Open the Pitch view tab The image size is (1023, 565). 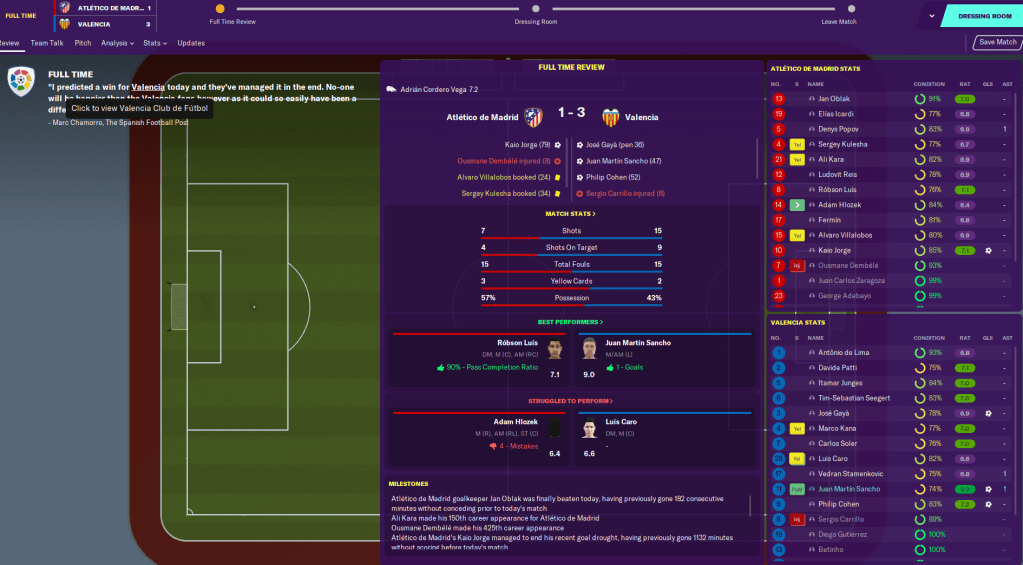coord(83,43)
